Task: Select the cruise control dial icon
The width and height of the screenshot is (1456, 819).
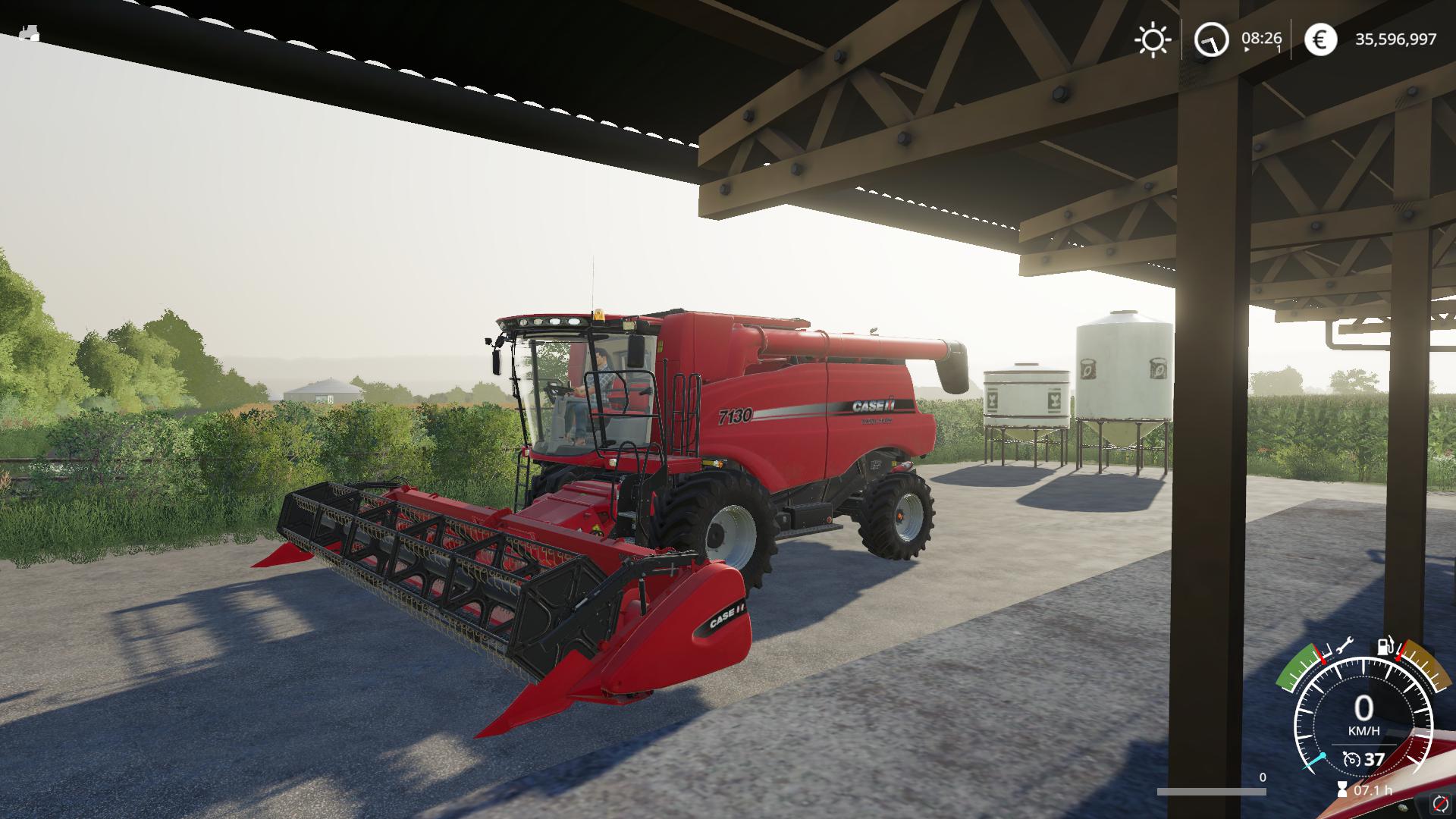Action: (1351, 759)
